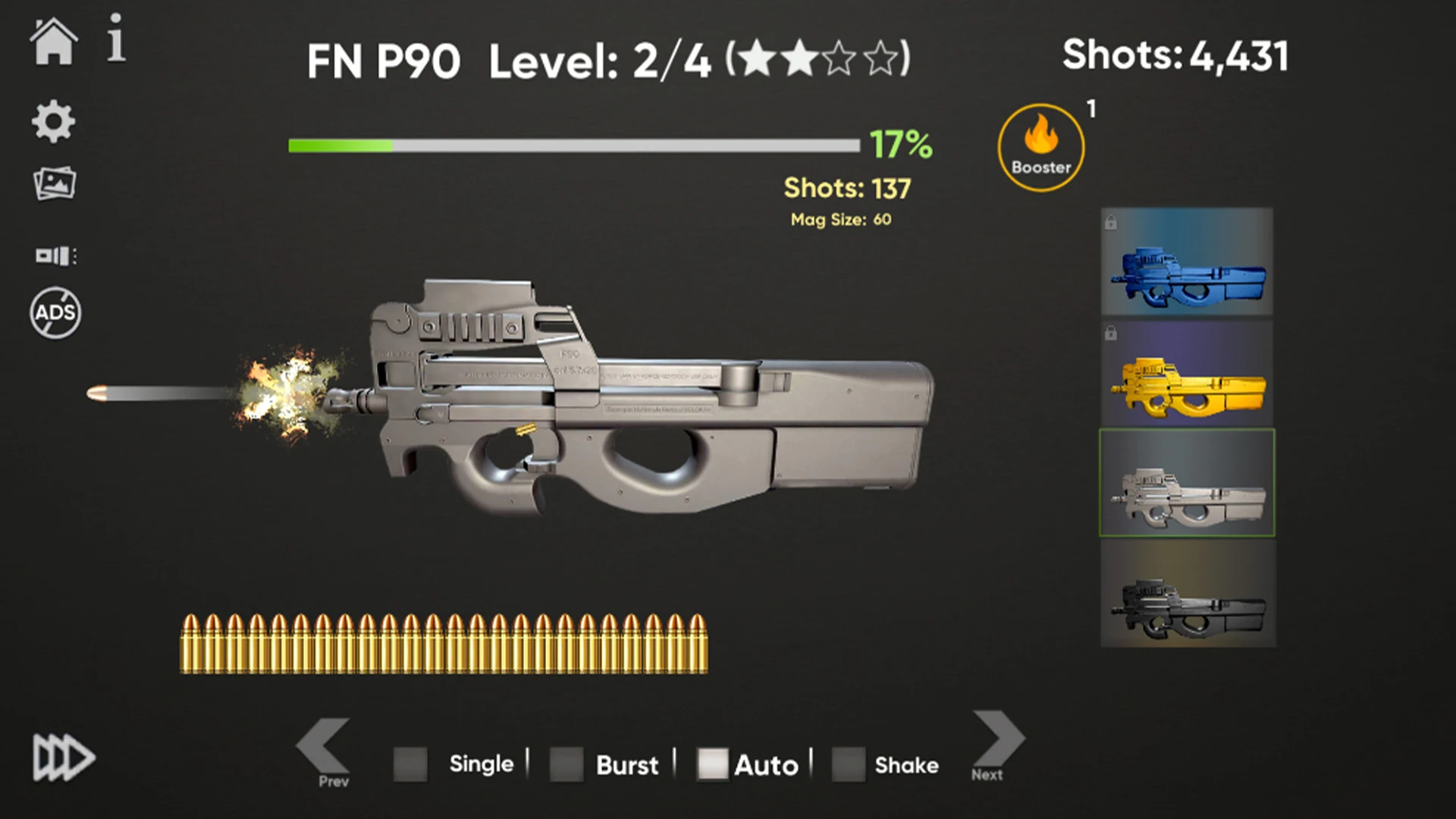
Task: Activate the flame Booster
Action: point(1040,147)
